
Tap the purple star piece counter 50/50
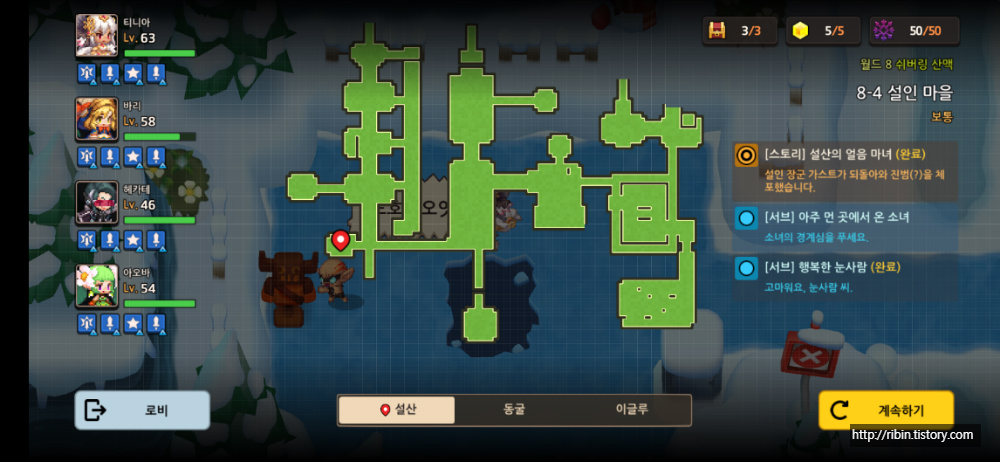914,31
